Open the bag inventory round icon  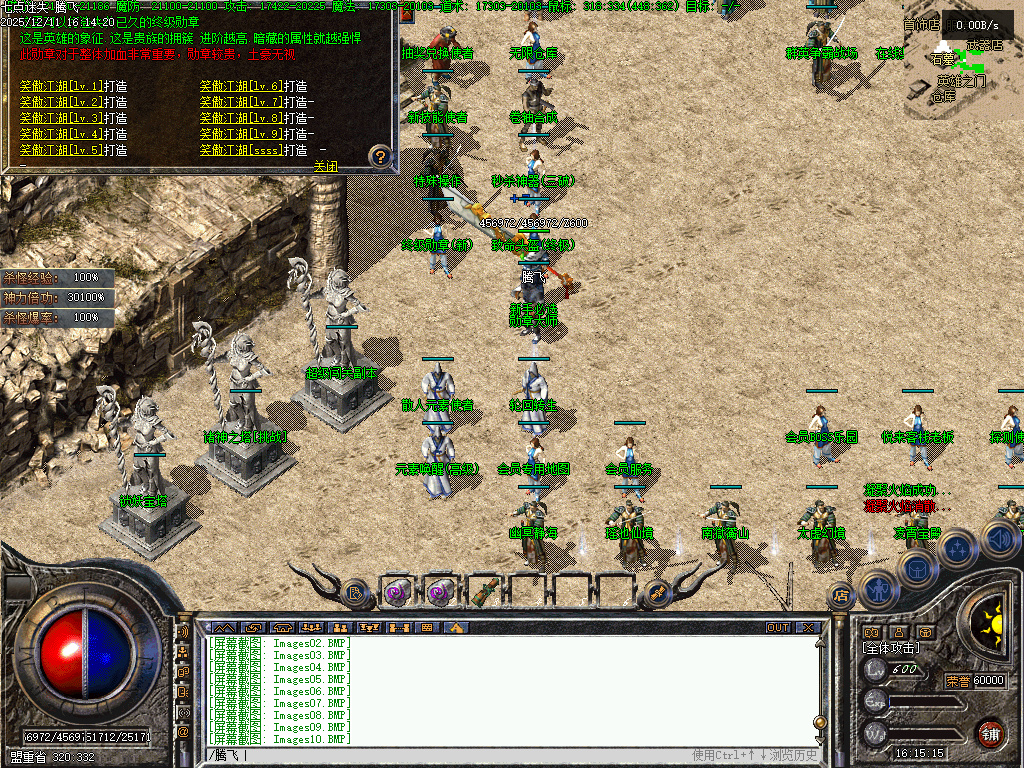coord(917,568)
